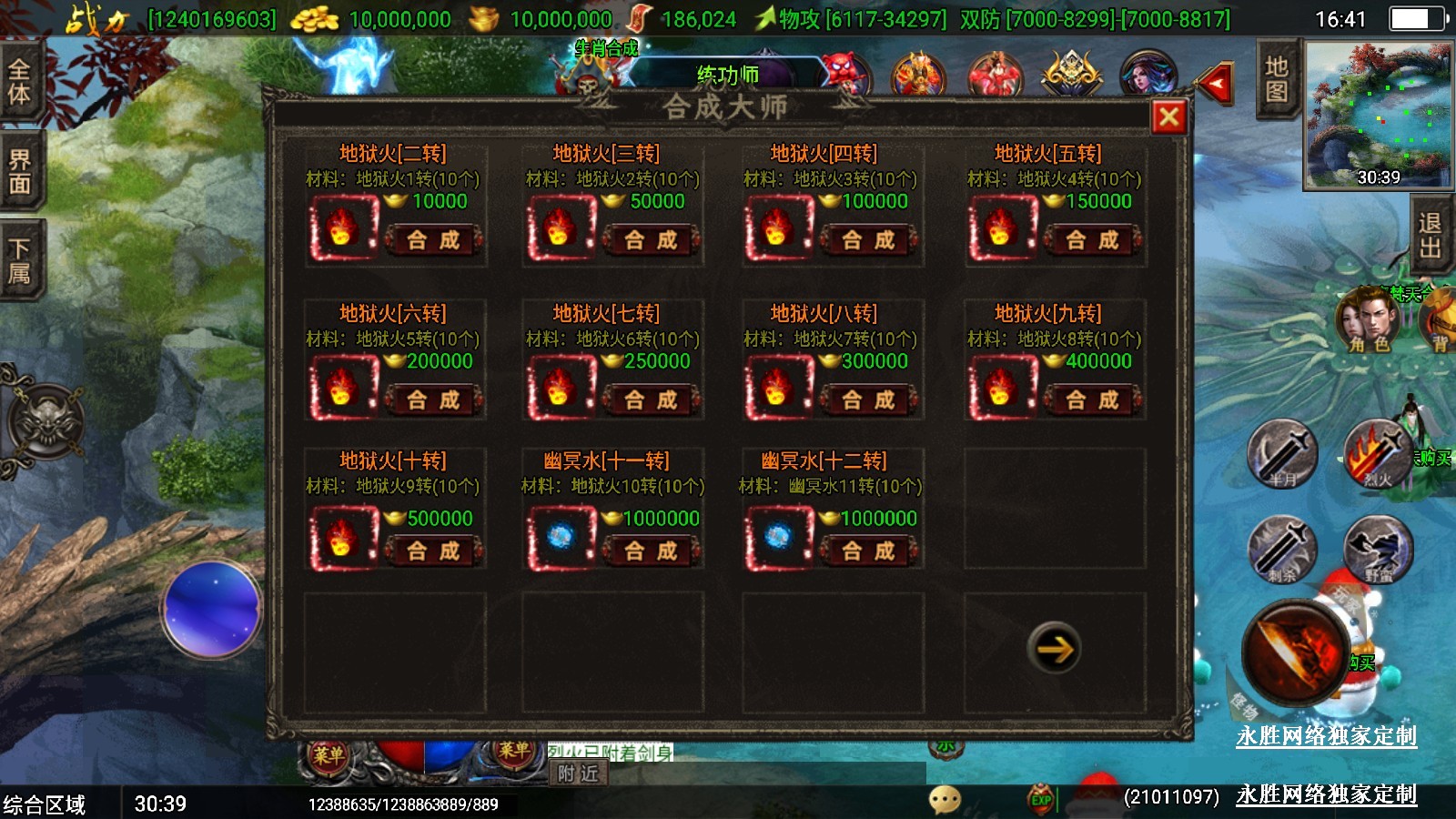Craft 幽冥水[十一转] with the 合成 button
The width and height of the screenshot is (1456, 819).
pos(651,551)
